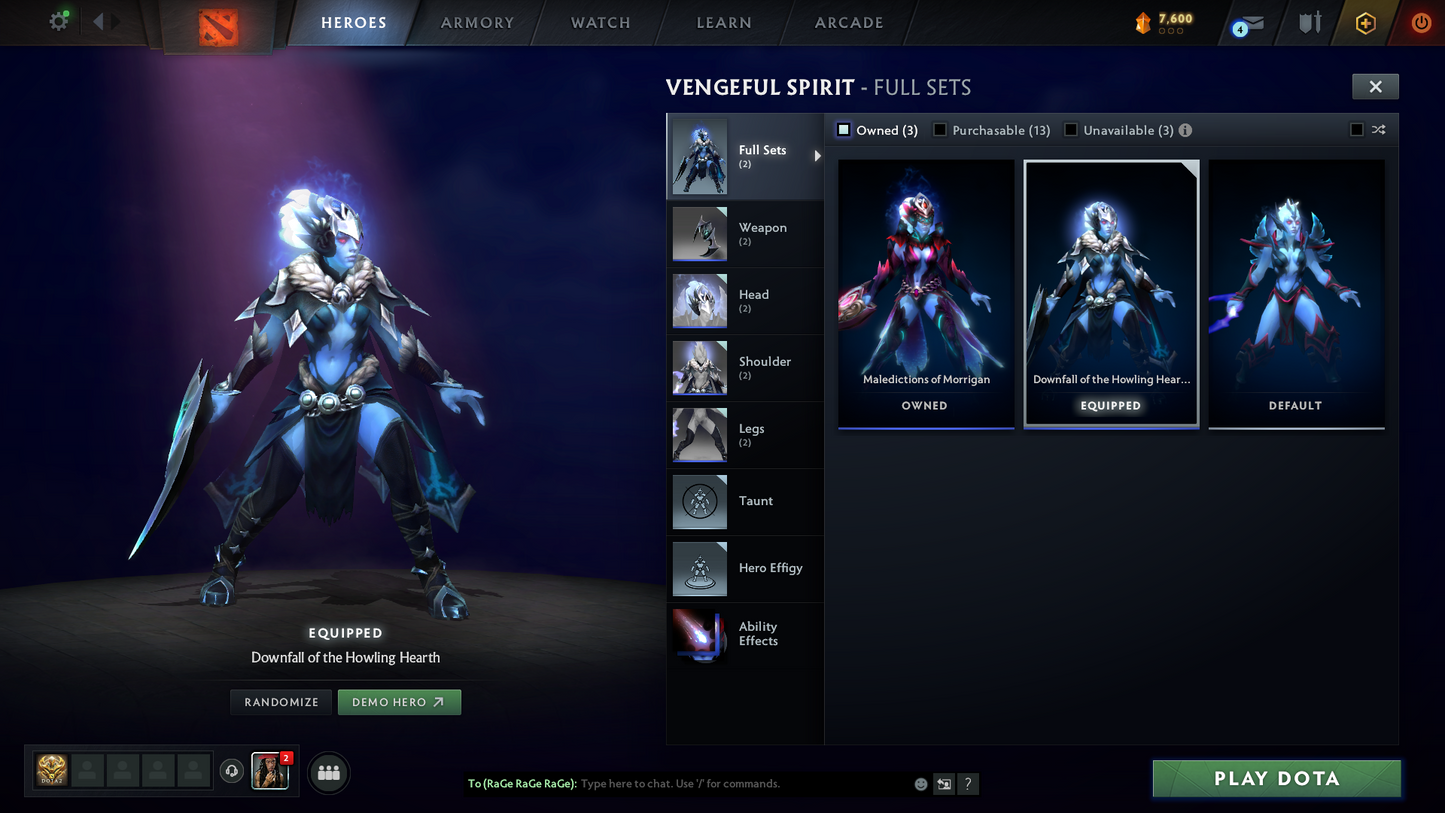Check the Unavailable (3) filter box
The height and width of the screenshot is (813, 1445).
1071,129
